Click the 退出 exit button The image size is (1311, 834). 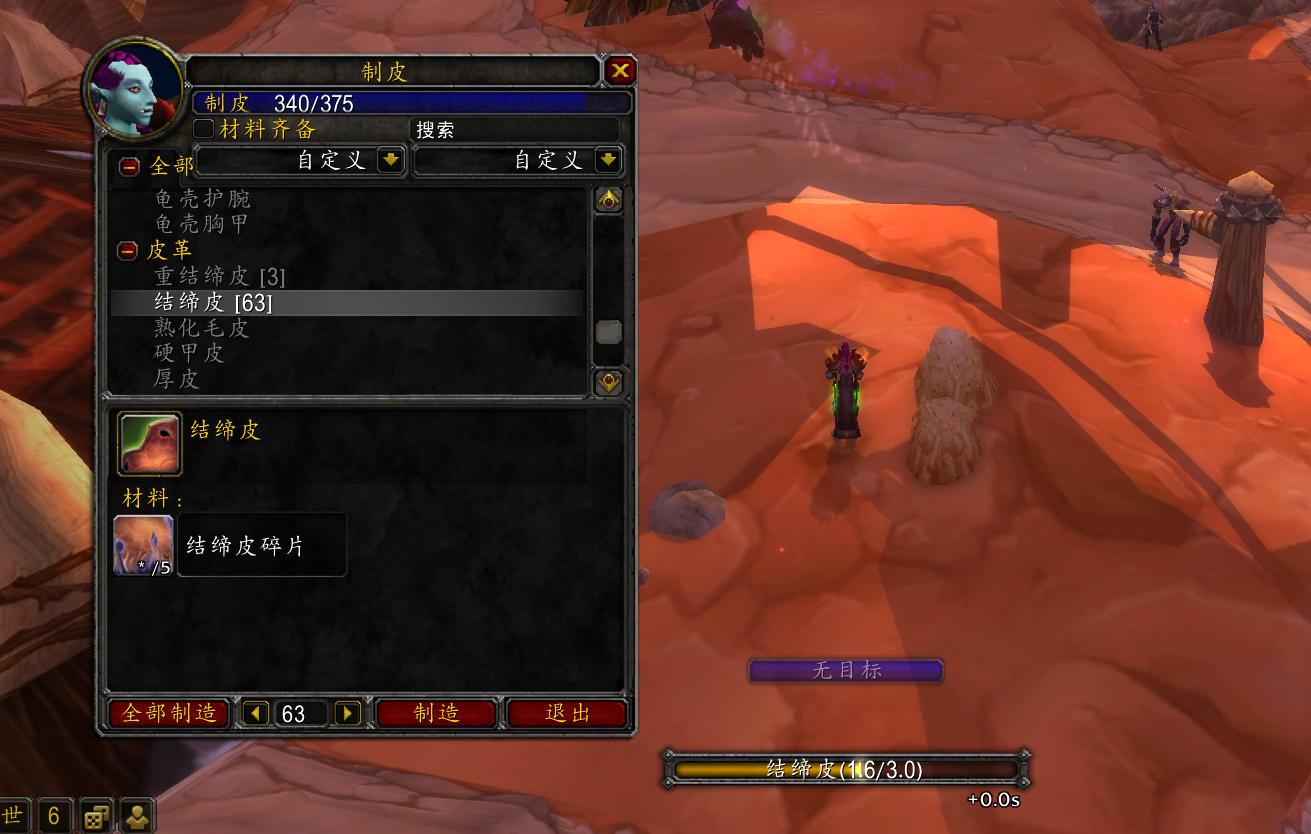click(x=567, y=713)
